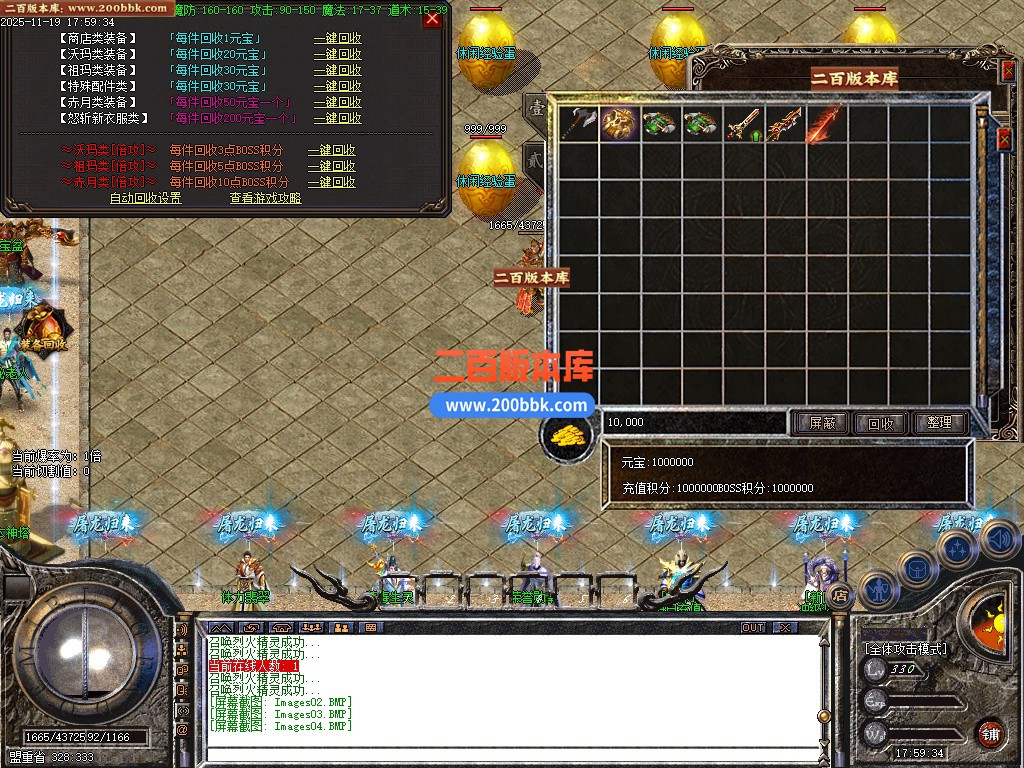This screenshot has height=768, width=1024.
Task: Close the equipment recycling panel
Action: [432, 19]
